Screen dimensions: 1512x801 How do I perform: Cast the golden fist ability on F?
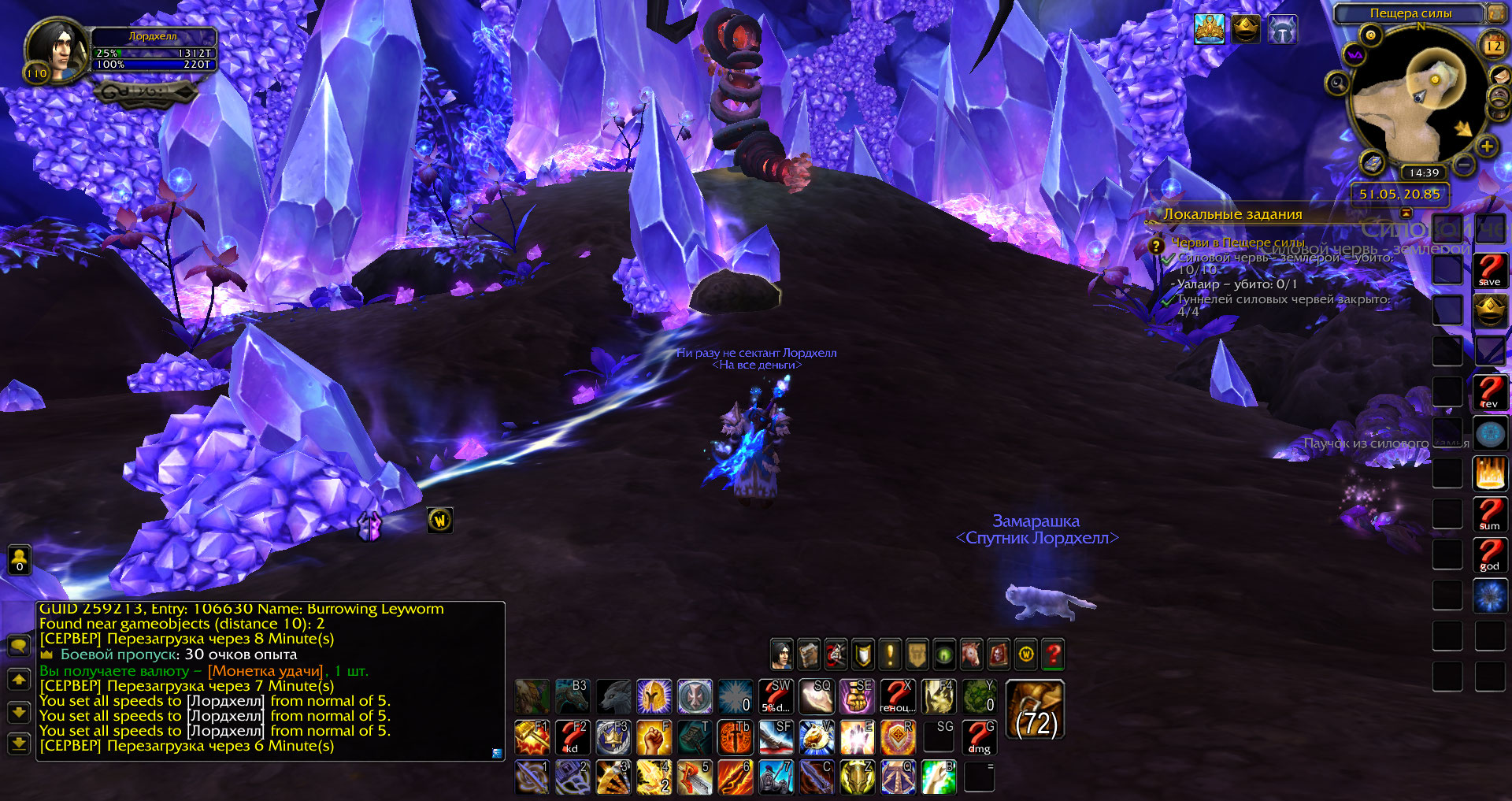coord(654,737)
